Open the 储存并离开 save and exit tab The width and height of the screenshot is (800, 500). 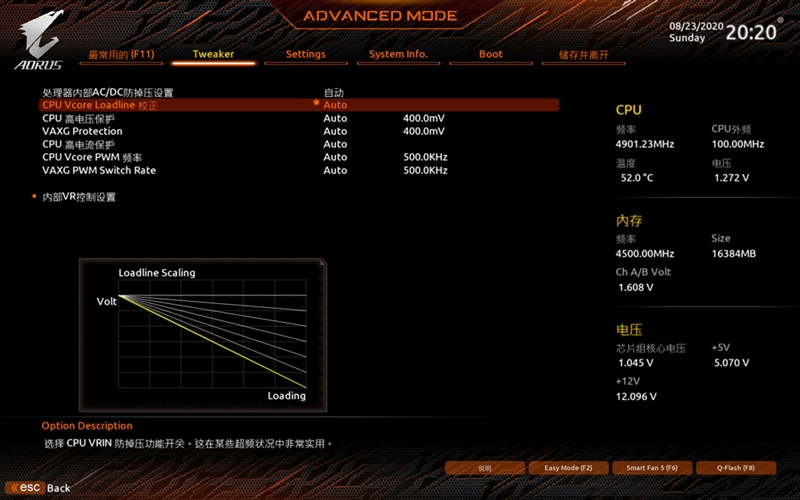coord(583,54)
